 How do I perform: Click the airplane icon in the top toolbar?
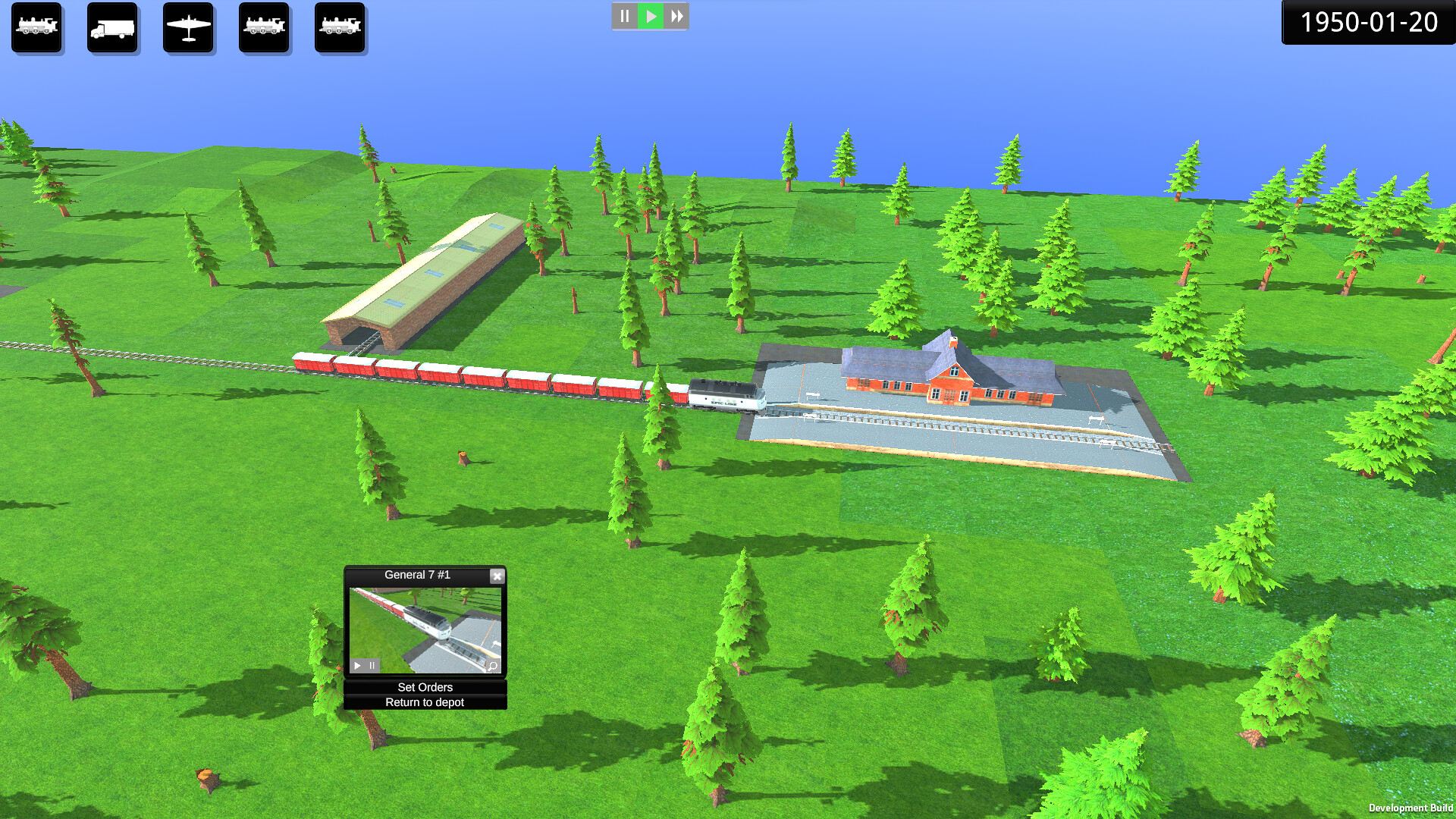[x=188, y=28]
